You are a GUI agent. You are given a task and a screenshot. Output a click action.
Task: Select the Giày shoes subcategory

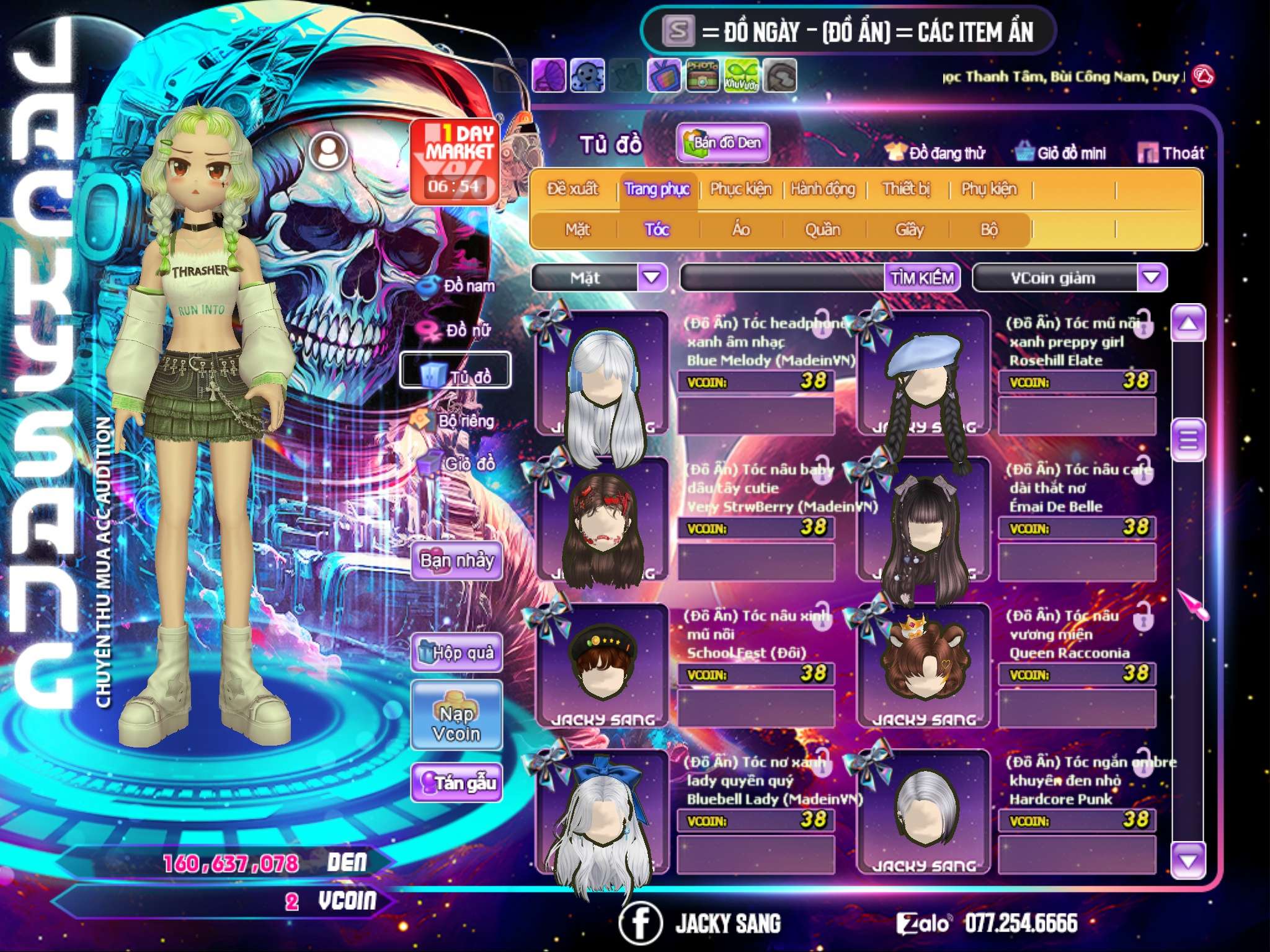tap(909, 230)
